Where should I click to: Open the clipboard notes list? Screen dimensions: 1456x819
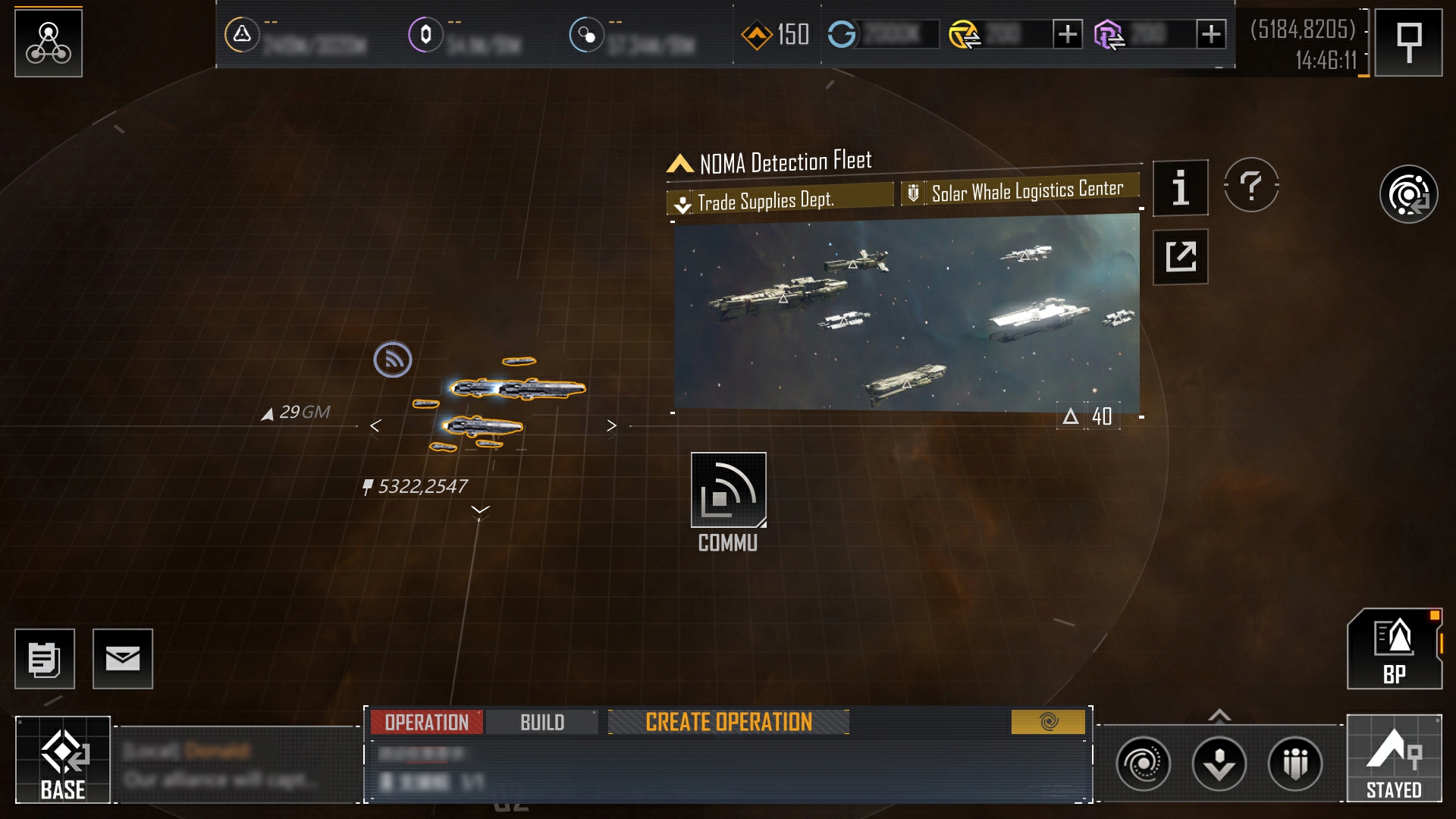point(45,659)
